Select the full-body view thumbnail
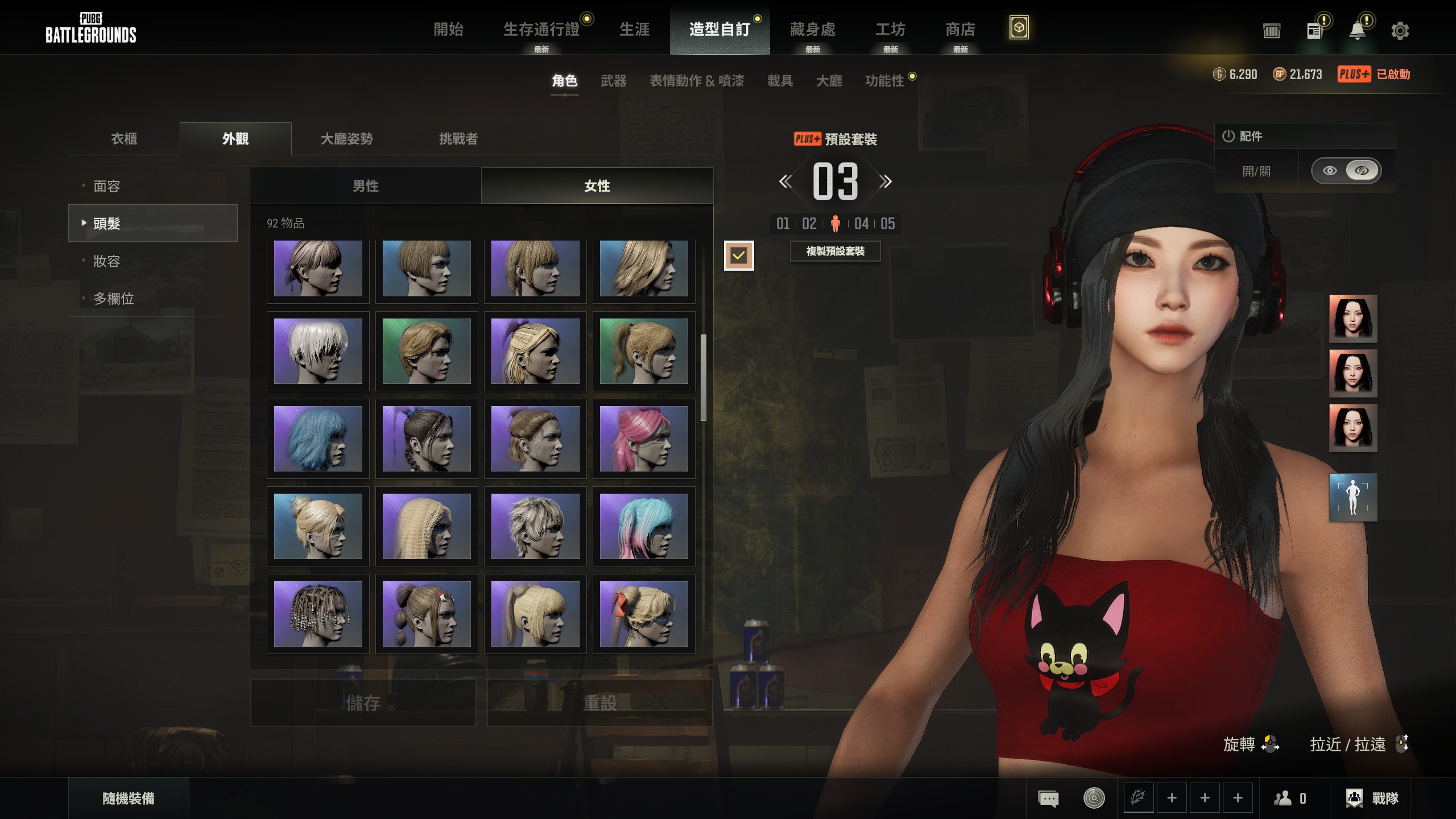This screenshot has height=819, width=1456. click(x=1352, y=497)
